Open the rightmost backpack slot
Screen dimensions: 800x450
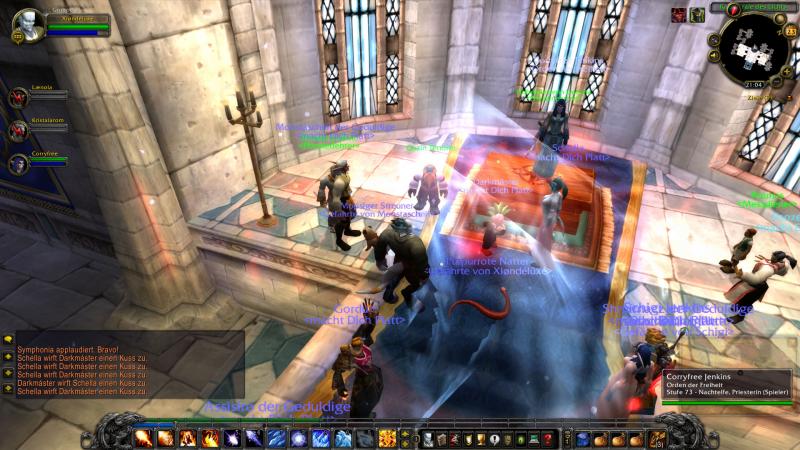pos(657,438)
